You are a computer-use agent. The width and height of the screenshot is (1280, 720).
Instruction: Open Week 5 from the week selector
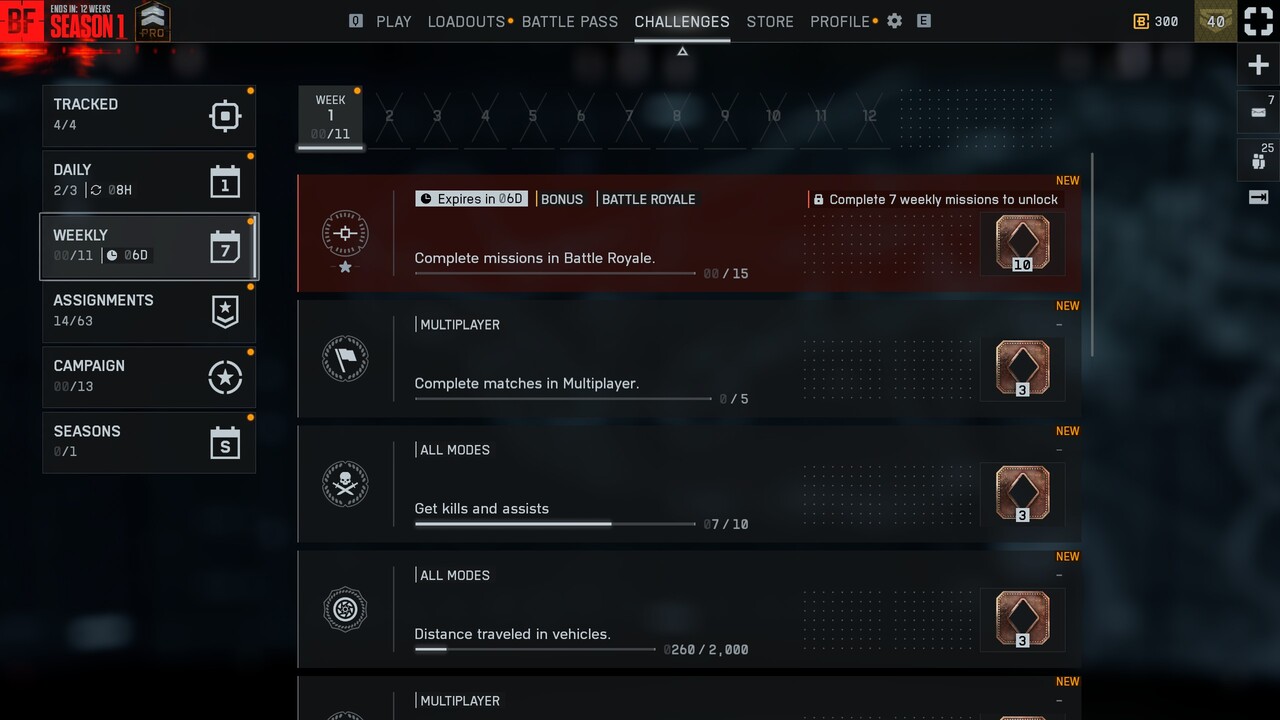click(533, 116)
